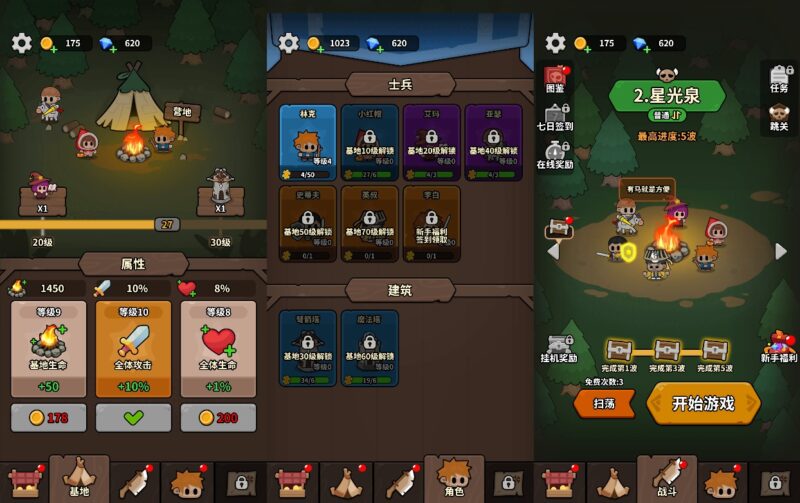Choose the locked 亚瑟 soldier card
The width and height of the screenshot is (800, 503).
[x=493, y=142]
